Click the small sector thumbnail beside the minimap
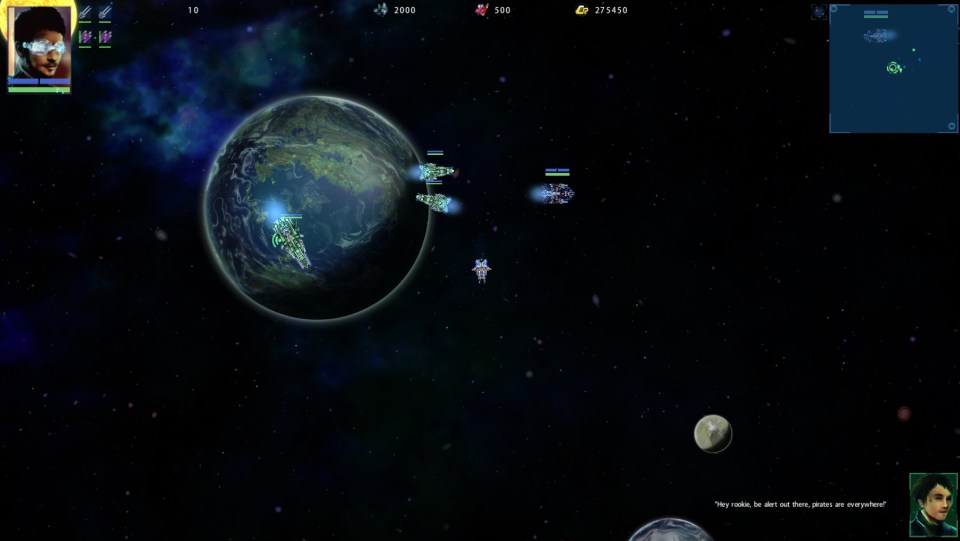Viewport: 960px width, 541px height. [818, 12]
